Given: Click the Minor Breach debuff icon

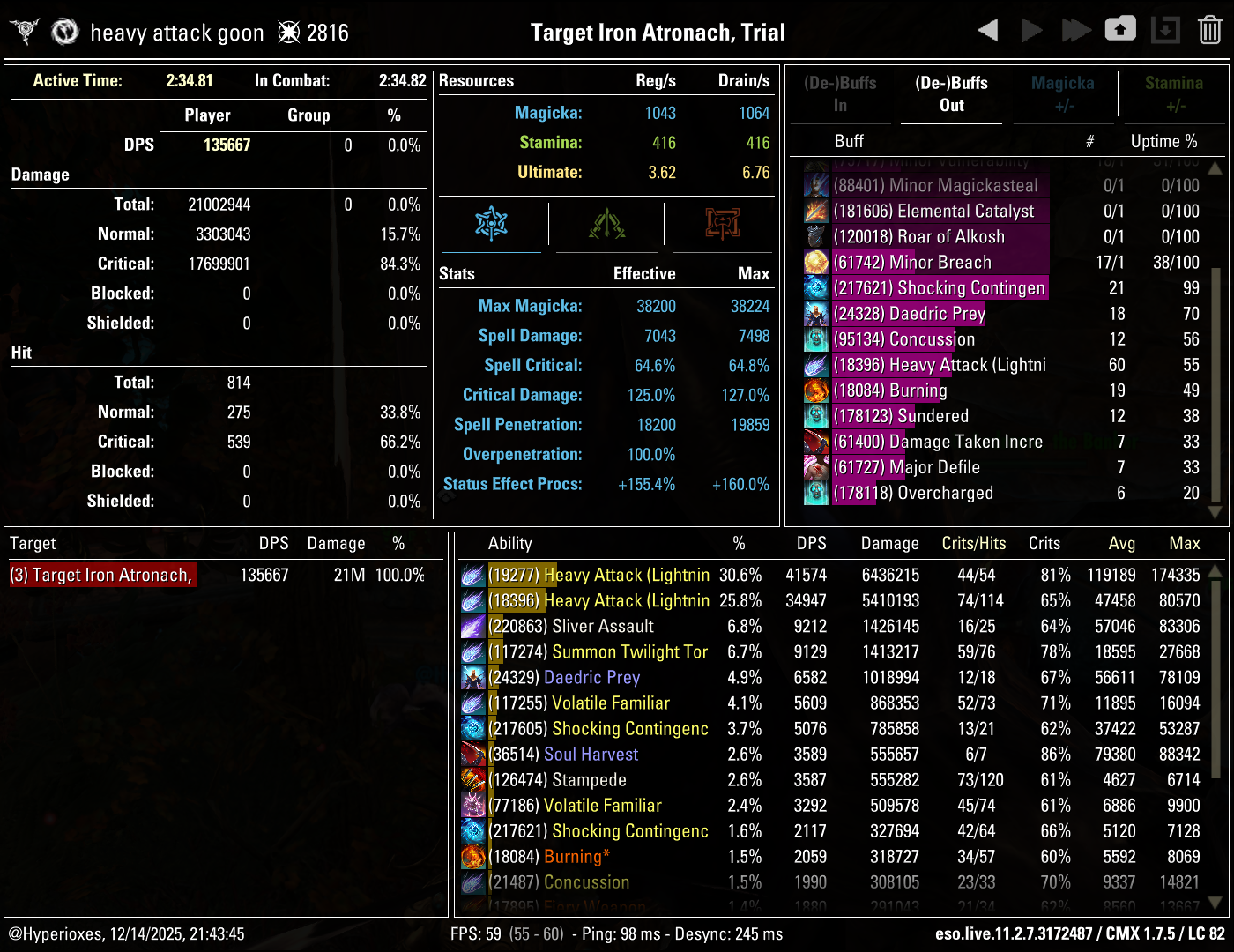Looking at the screenshot, I should click(815, 262).
